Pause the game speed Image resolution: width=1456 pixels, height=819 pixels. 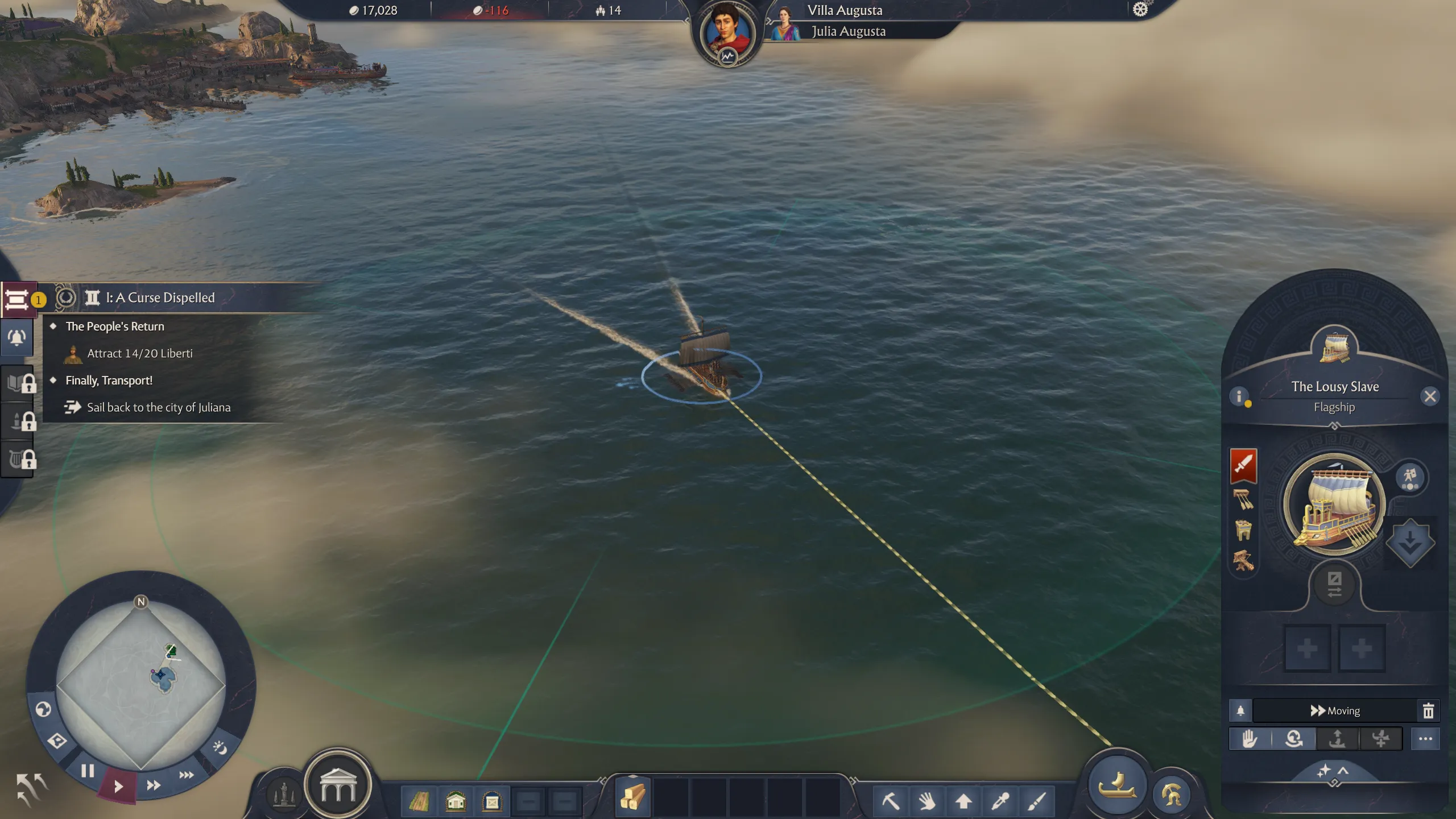pos(87,771)
